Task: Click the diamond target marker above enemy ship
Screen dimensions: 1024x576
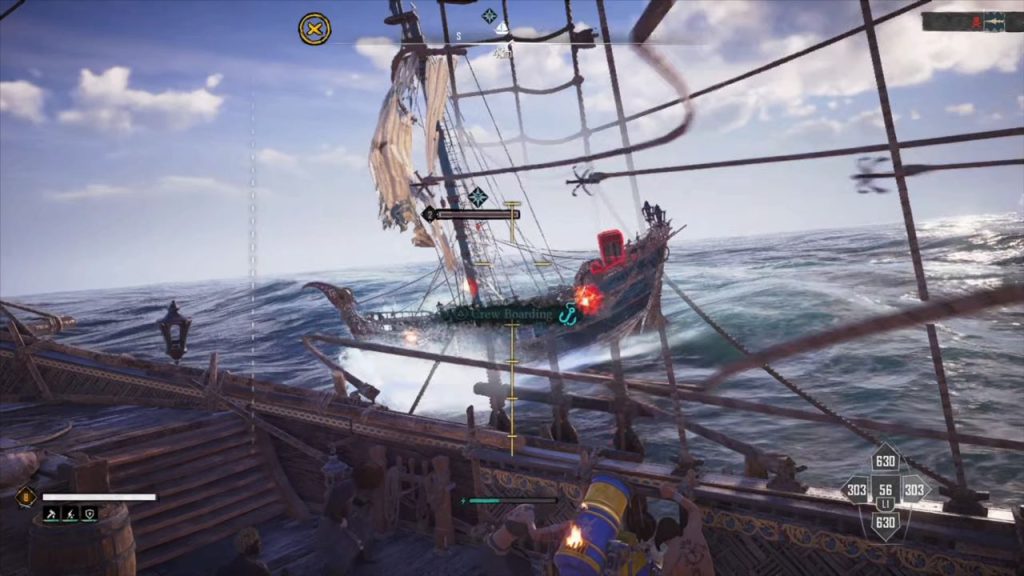Action: pyautogui.click(x=478, y=197)
